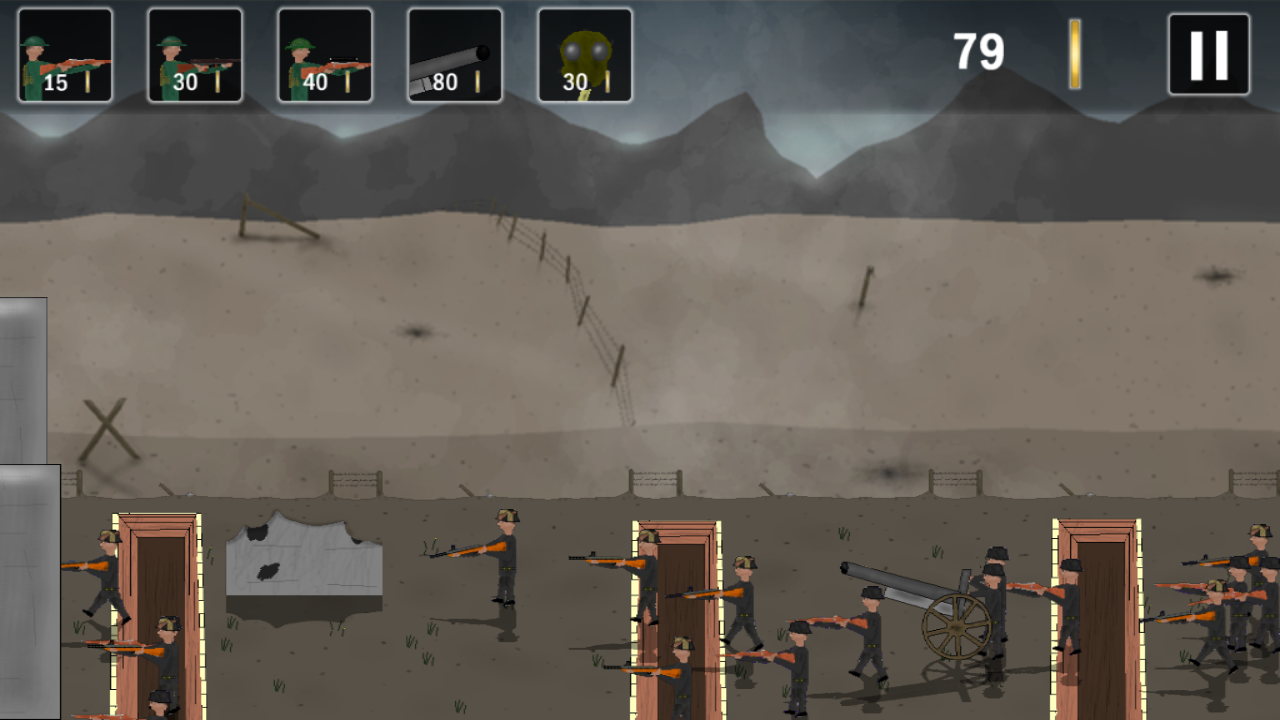Activate the 30-cost gas mask ability
This screenshot has width=1280, height=720.
click(x=585, y=54)
